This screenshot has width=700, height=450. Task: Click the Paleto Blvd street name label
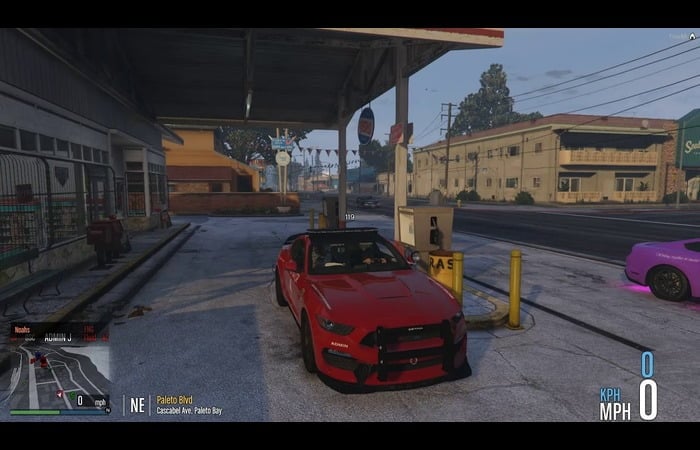click(x=175, y=400)
